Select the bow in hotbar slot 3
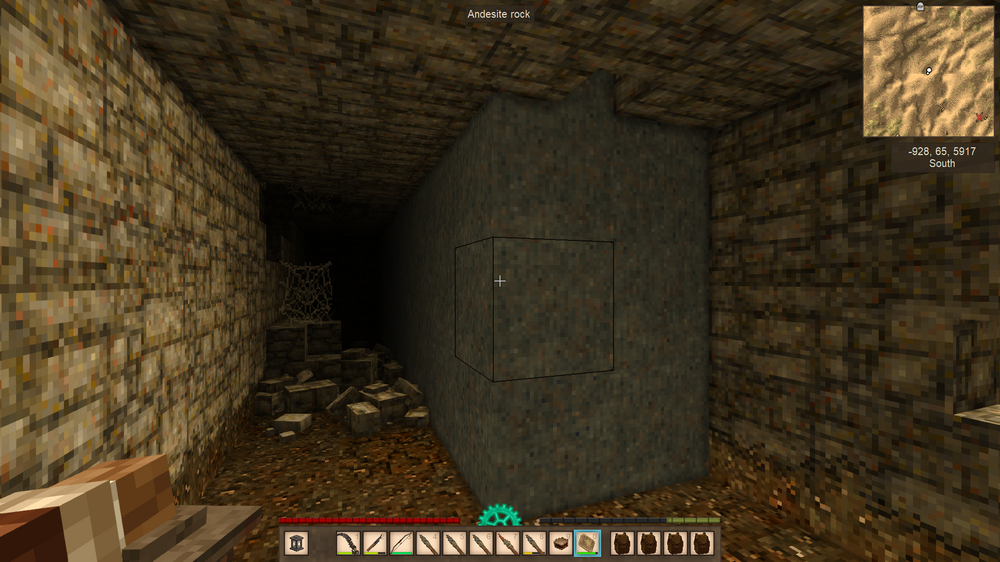 [402, 543]
